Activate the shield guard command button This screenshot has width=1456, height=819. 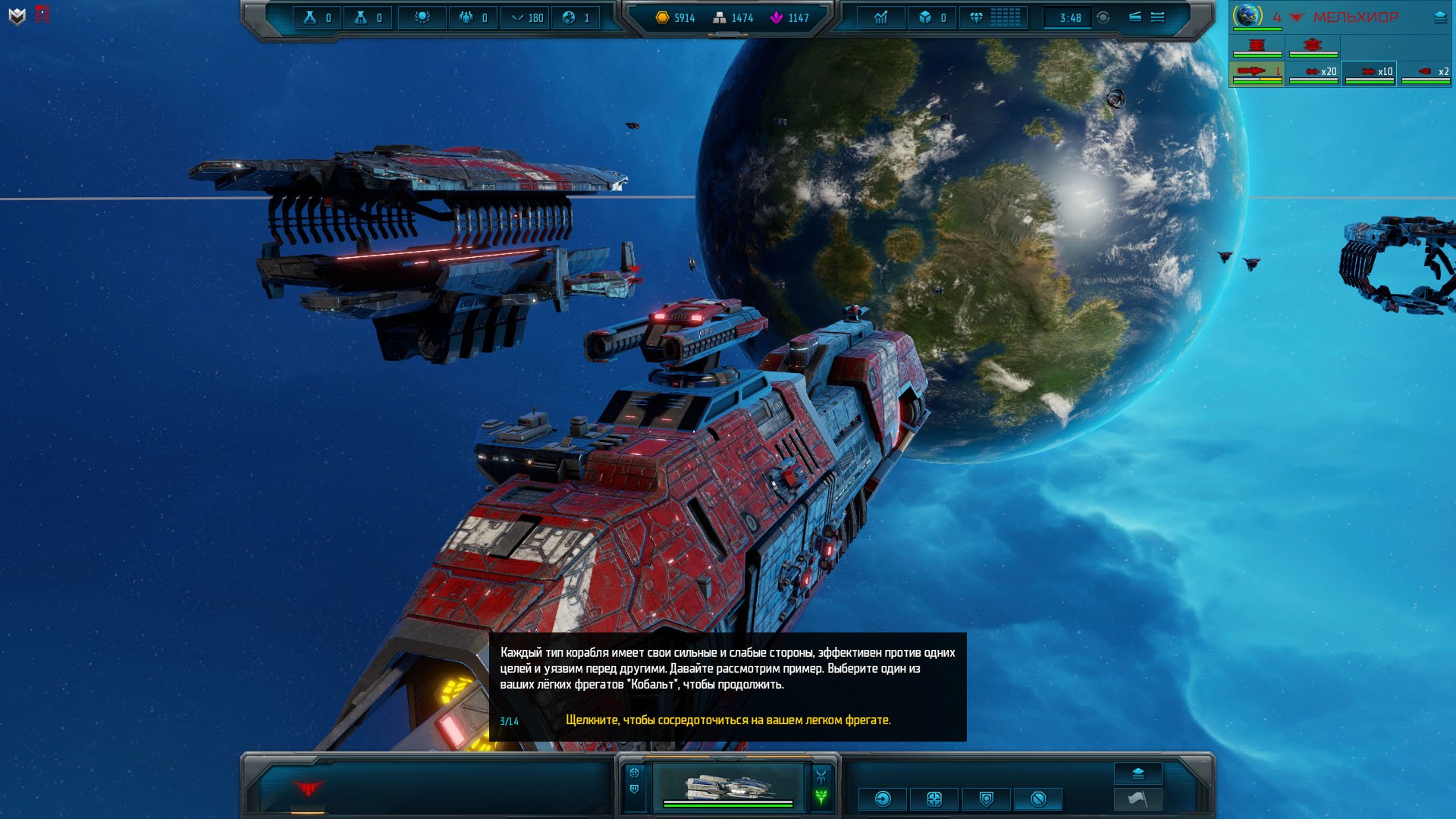[x=986, y=799]
